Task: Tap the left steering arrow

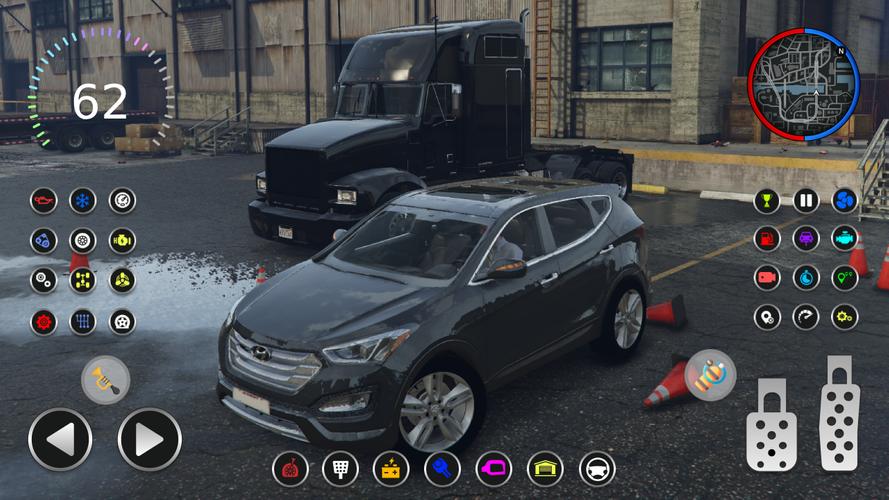Action: coord(60,439)
